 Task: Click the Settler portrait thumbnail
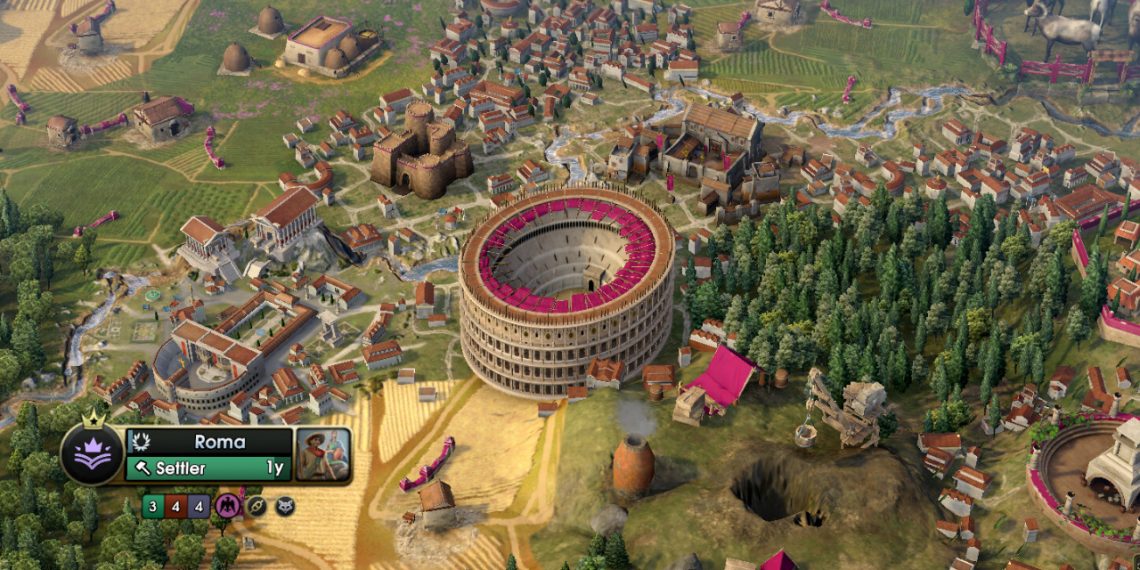coord(323,454)
